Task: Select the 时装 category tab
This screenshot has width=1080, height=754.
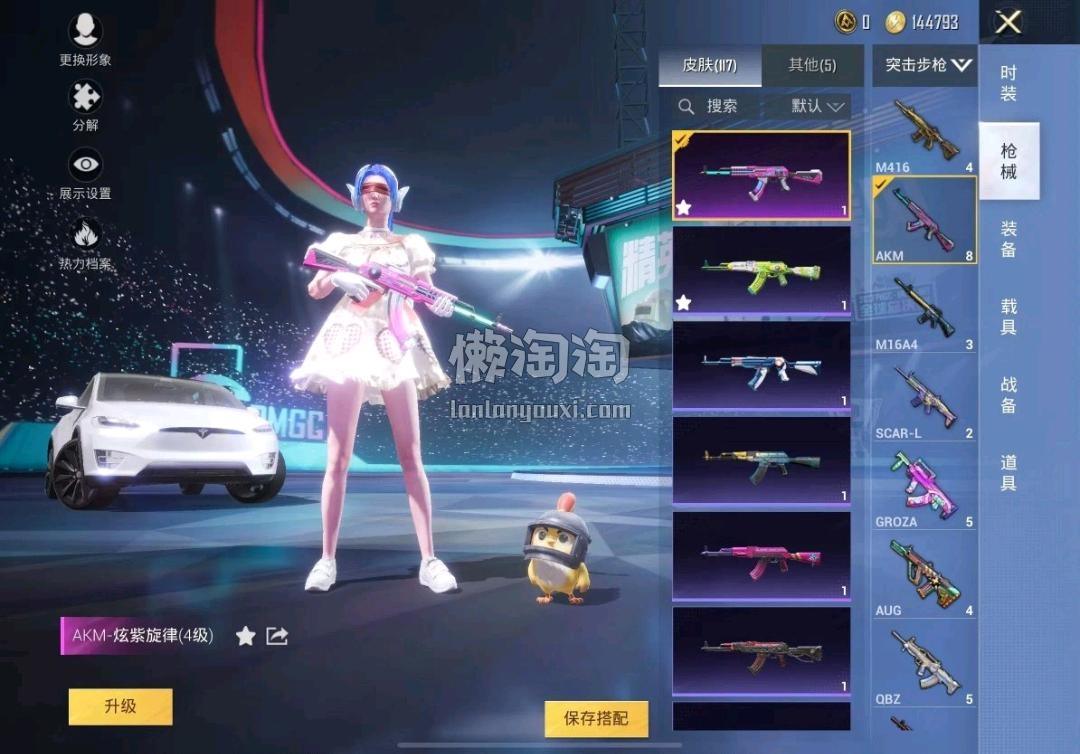Action: [x=1008, y=83]
